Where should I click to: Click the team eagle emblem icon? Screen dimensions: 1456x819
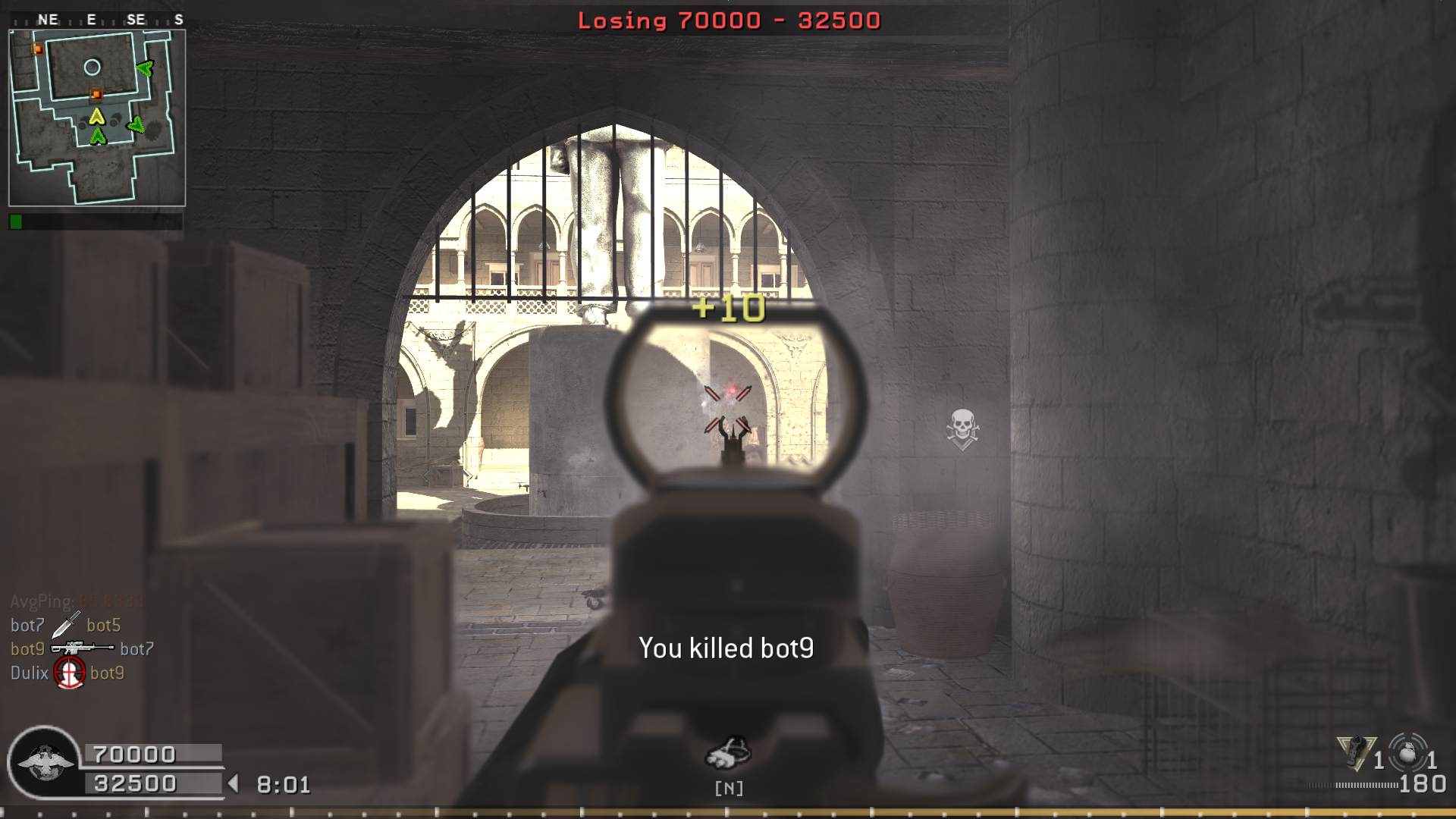coord(45,762)
